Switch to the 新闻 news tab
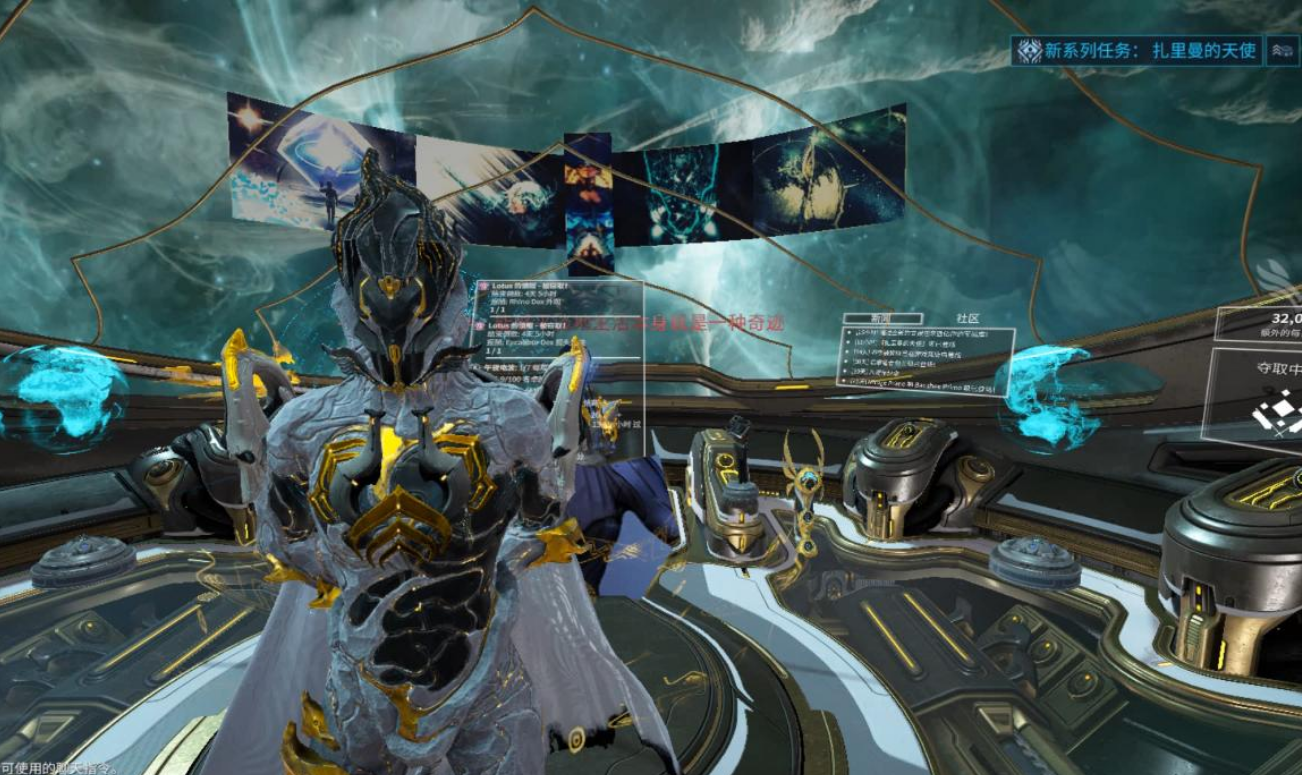This screenshot has width=1302, height=775. [881, 318]
